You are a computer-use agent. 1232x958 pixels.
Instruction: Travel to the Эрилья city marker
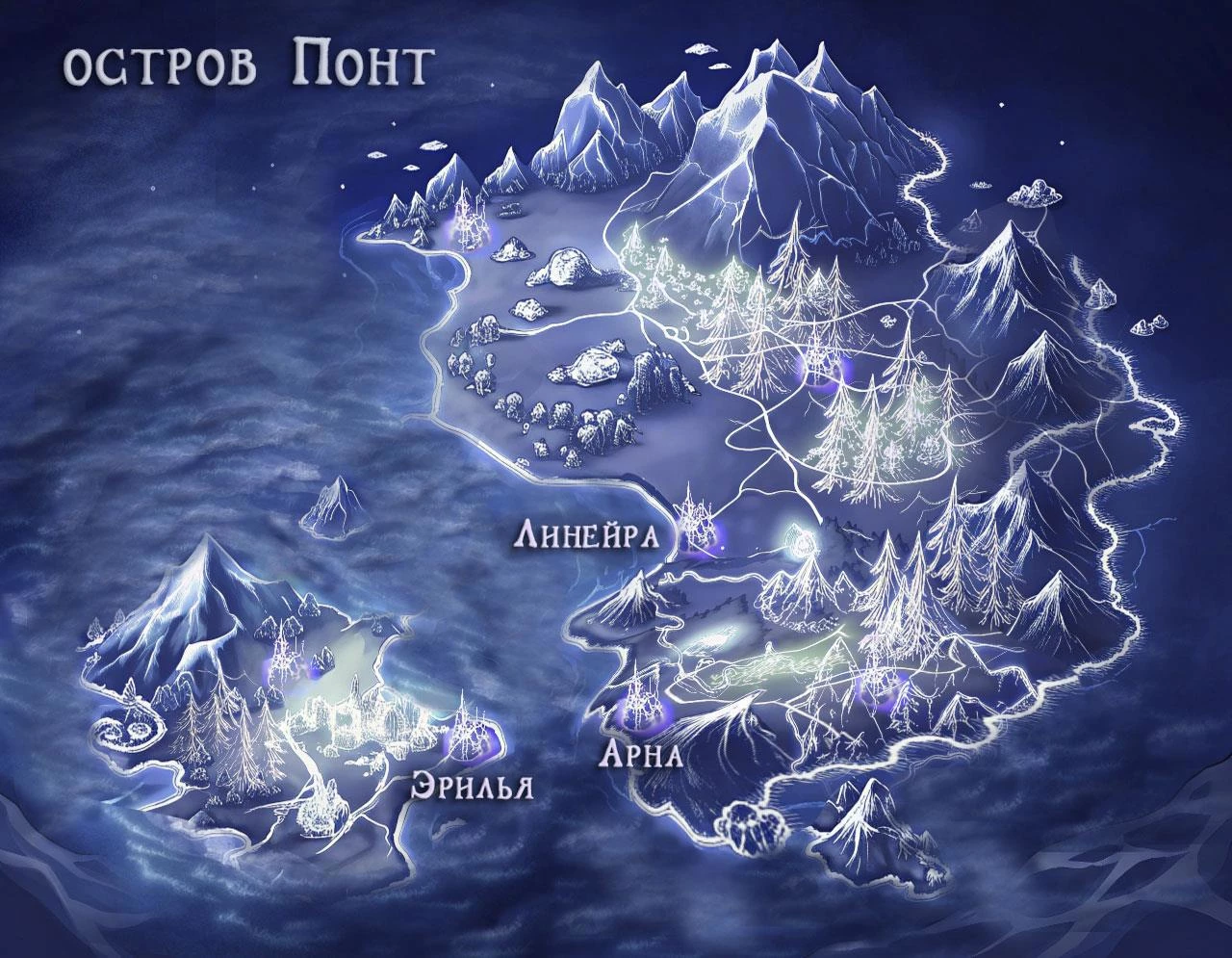pyautogui.click(x=471, y=736)
